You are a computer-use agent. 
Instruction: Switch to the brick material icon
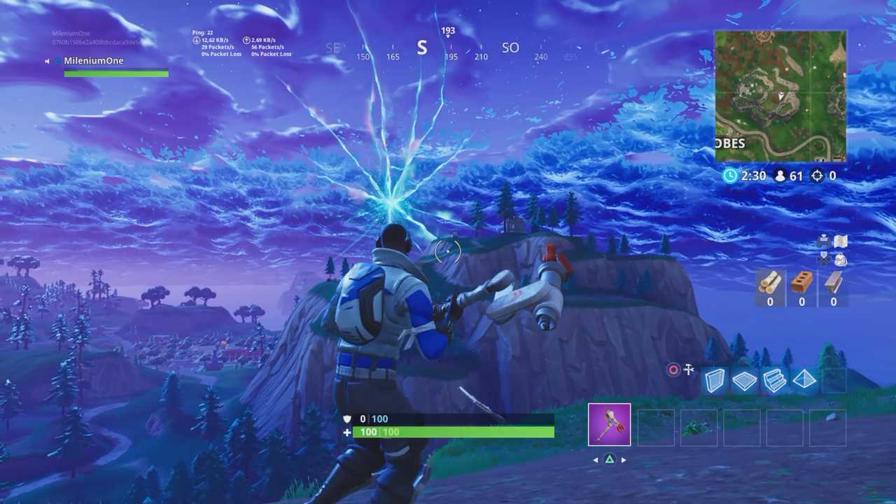(801, 284)
